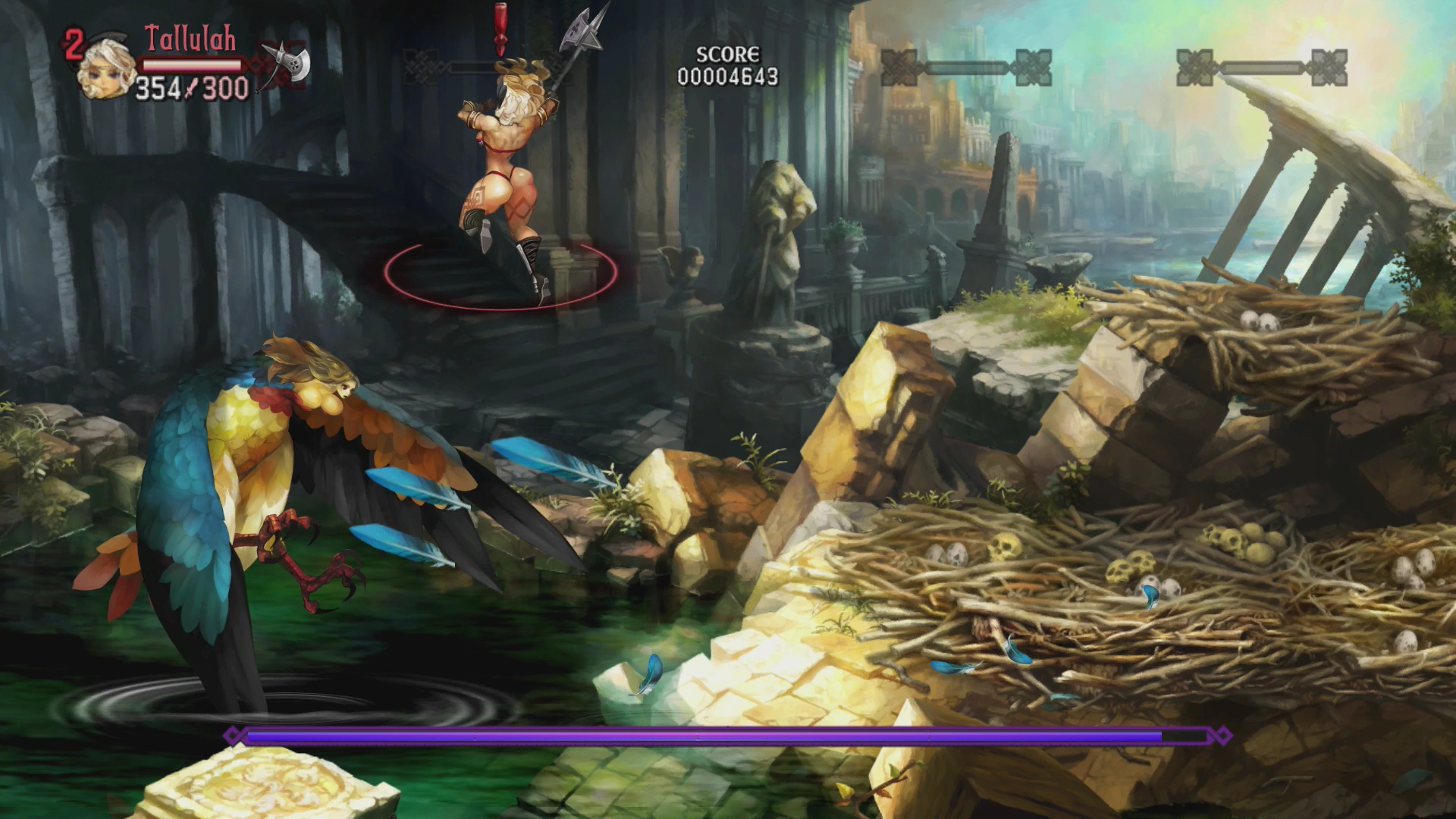Click the remaining lives counter showing 2
Screen dimensions: 1456x819
[73, 43]
